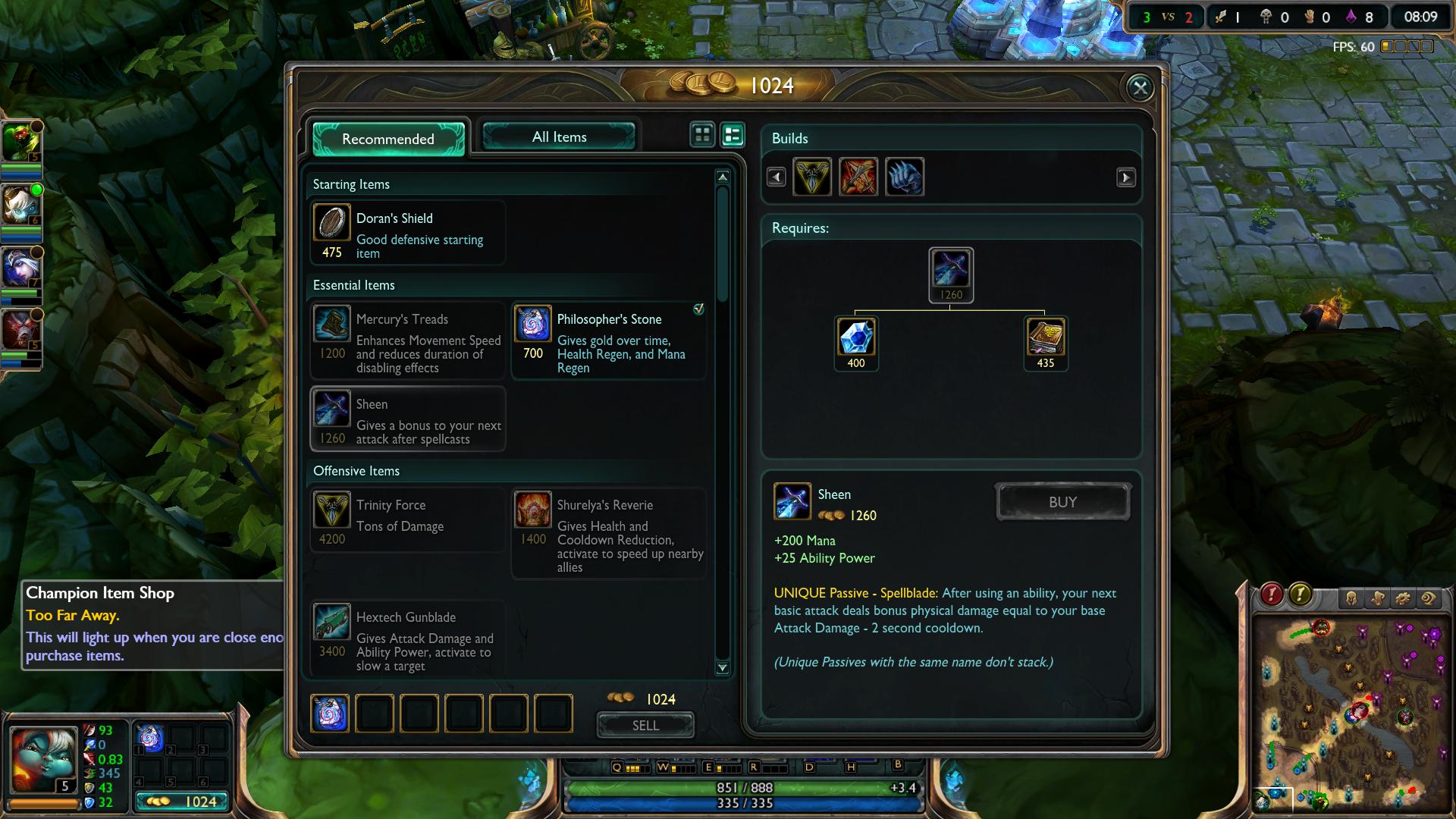The height and width of the screenshot is (819, 1456).
Task: Switch to the All Items tab
Action: (559, 137)
